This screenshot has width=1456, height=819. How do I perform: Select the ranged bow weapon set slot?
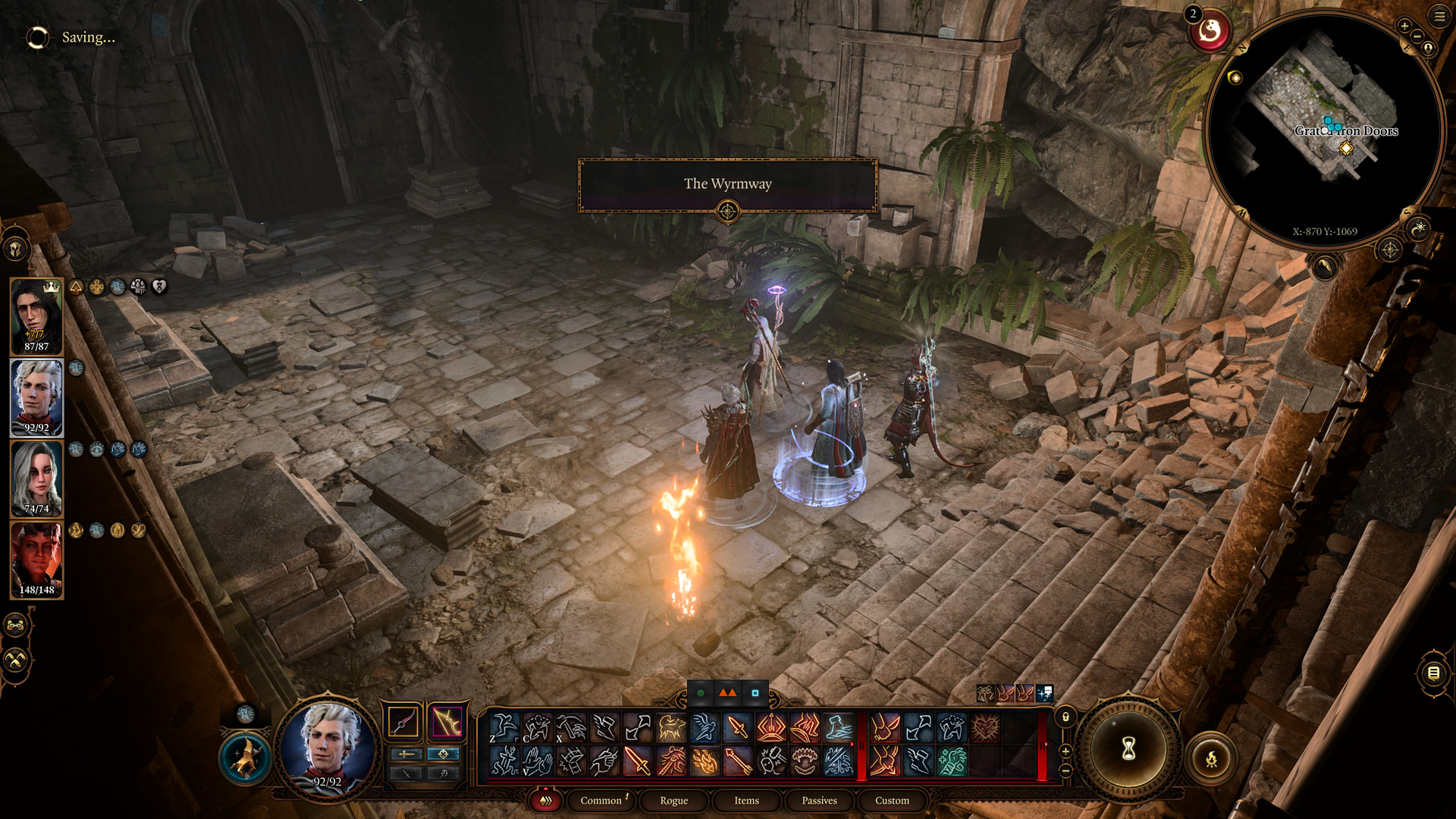pyautogui.click(x=447, y=722)
